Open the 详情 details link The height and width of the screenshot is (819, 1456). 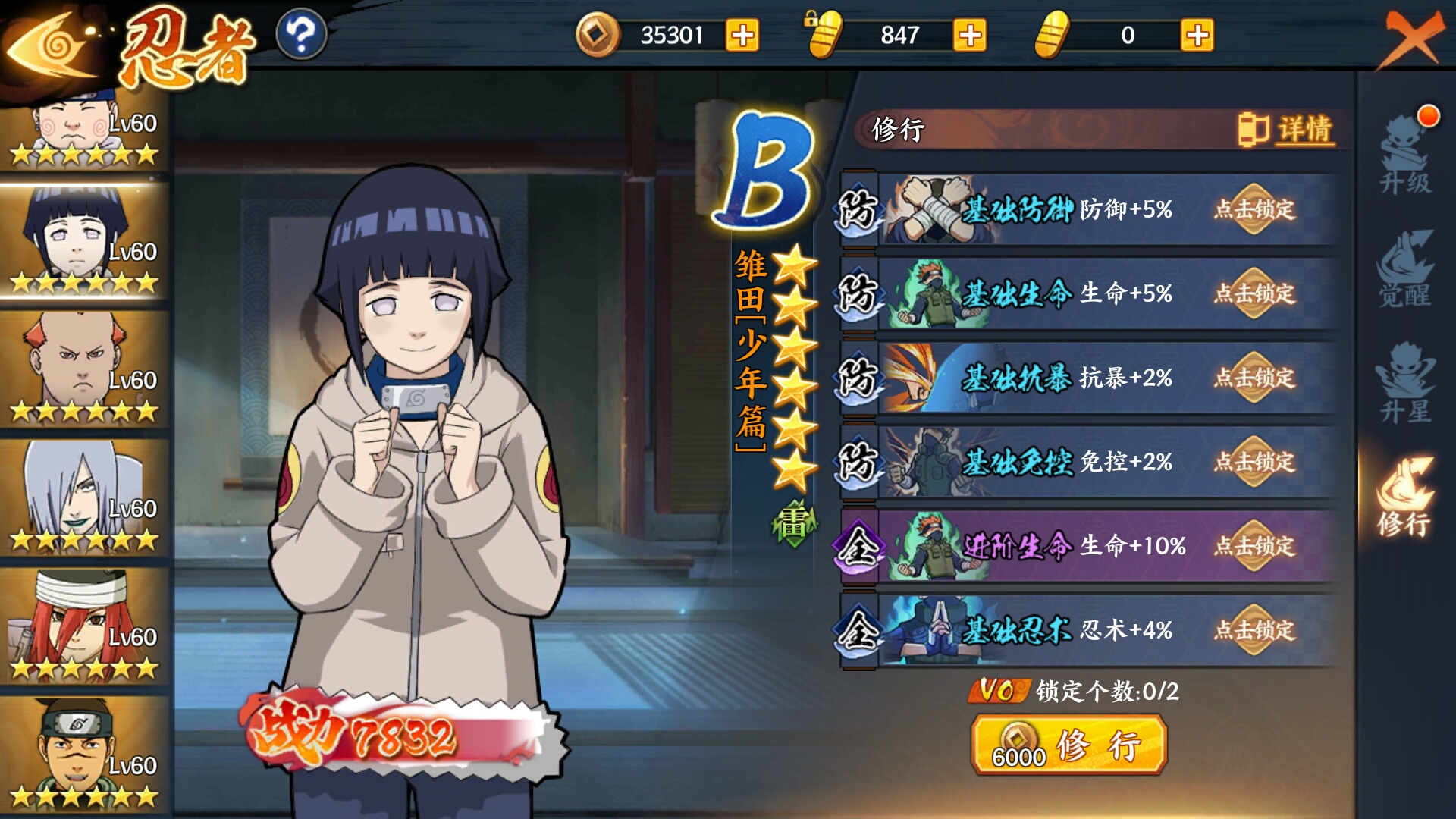point(1288,130)
